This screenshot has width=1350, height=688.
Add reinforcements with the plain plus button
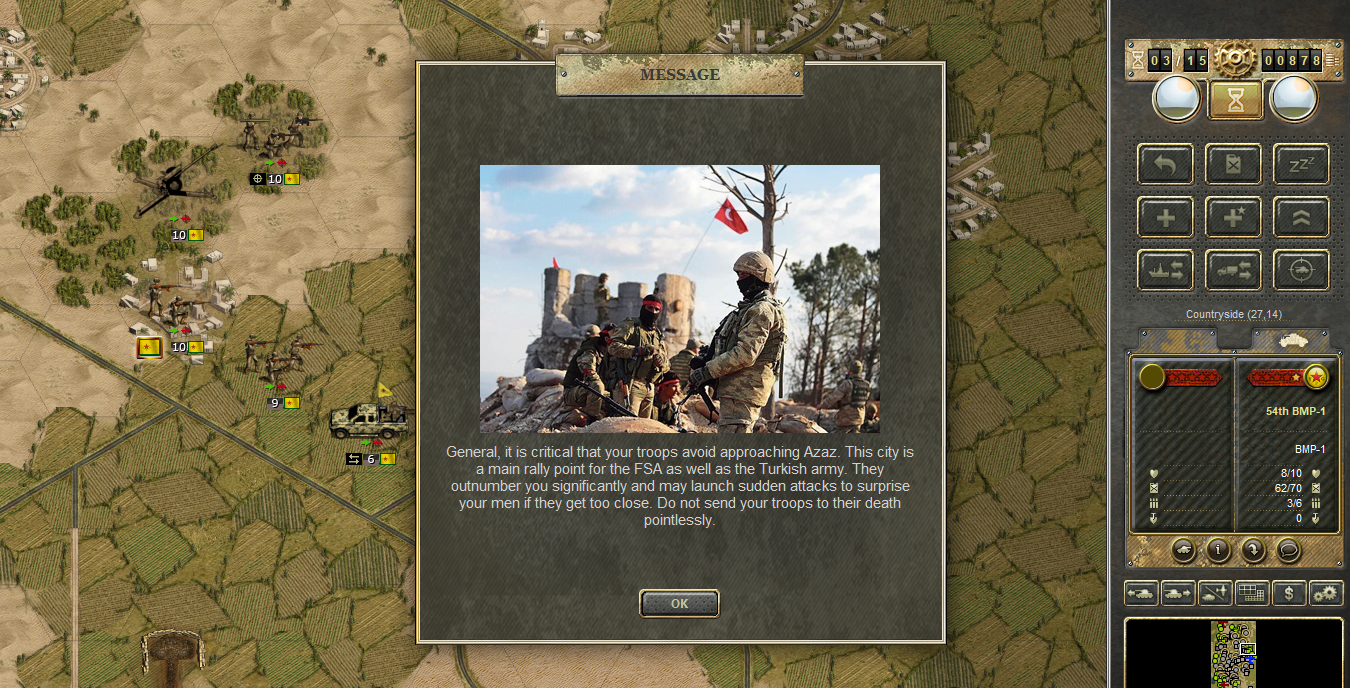pos(1165,217)
